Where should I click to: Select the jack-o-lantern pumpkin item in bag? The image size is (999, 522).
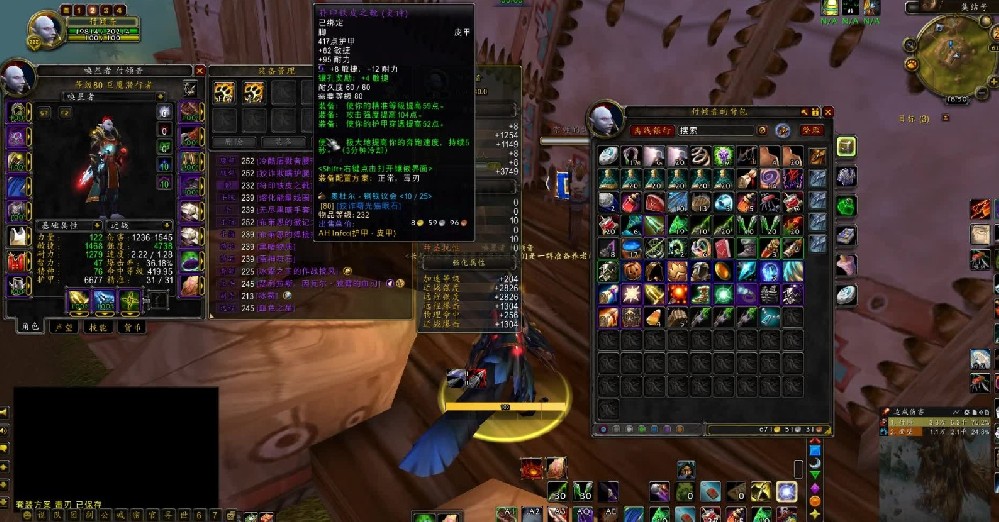click(x=631, y=271)
